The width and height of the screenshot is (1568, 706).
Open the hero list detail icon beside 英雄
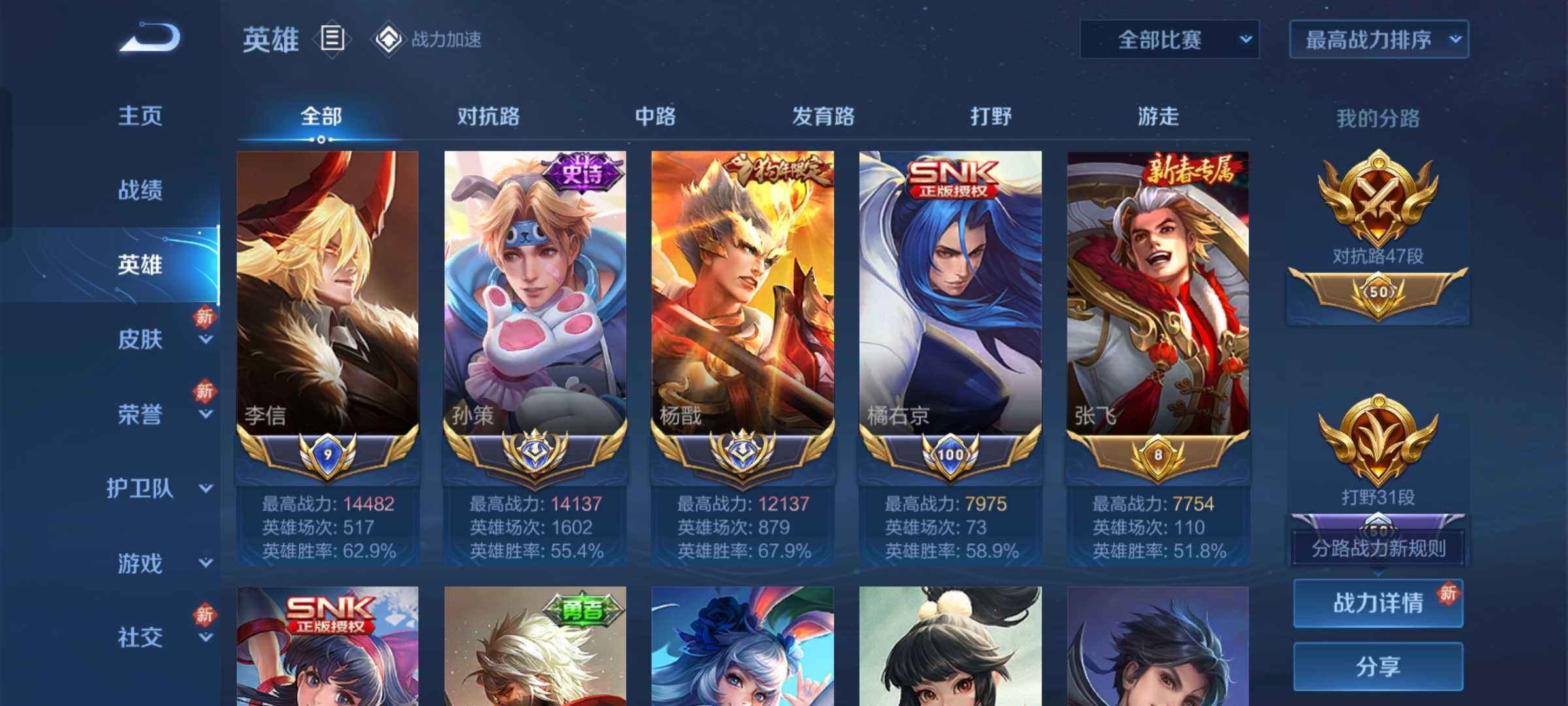[x=331, y=39]
